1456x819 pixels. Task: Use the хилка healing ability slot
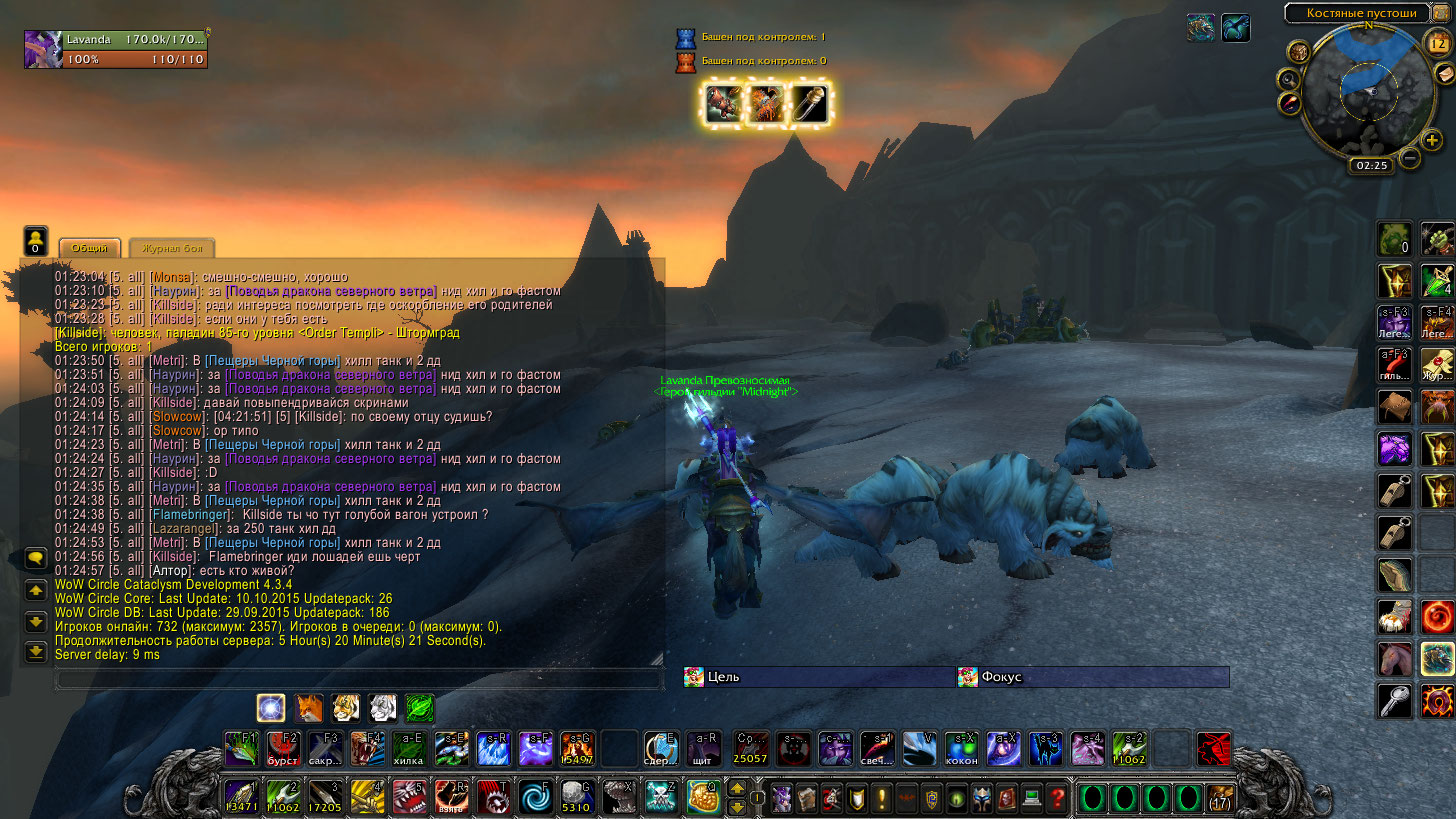408,749
